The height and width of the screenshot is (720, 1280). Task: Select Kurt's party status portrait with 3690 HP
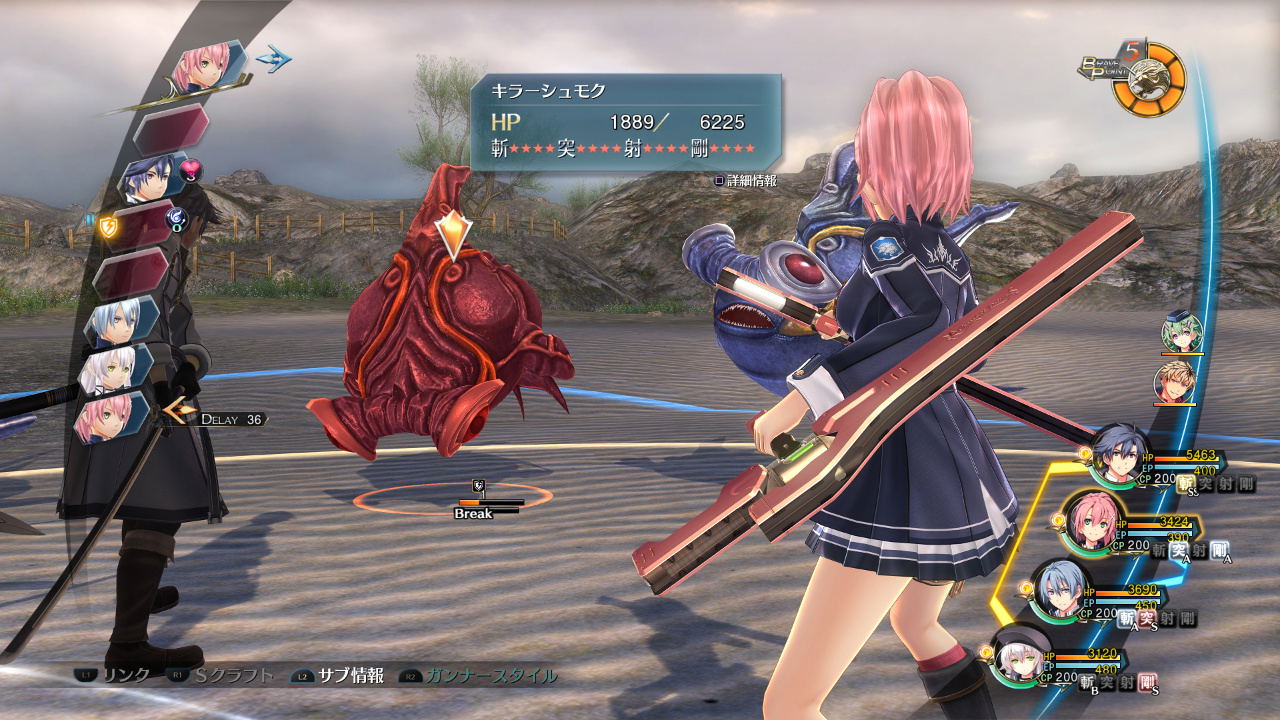[x=1057, y=590]
